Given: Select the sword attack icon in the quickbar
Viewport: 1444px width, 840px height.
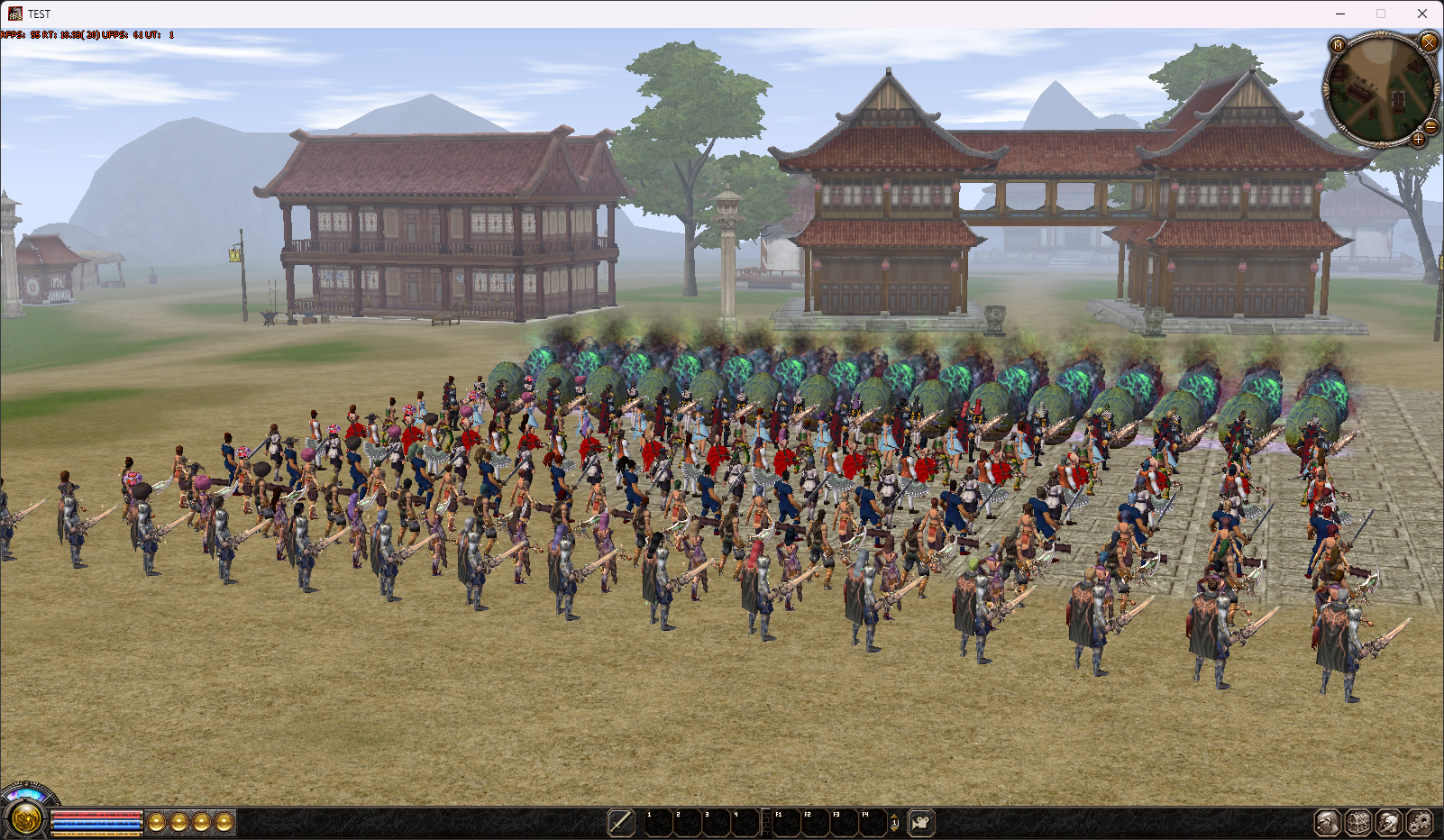Looking at the screenshot, I should tap(620, 823).
